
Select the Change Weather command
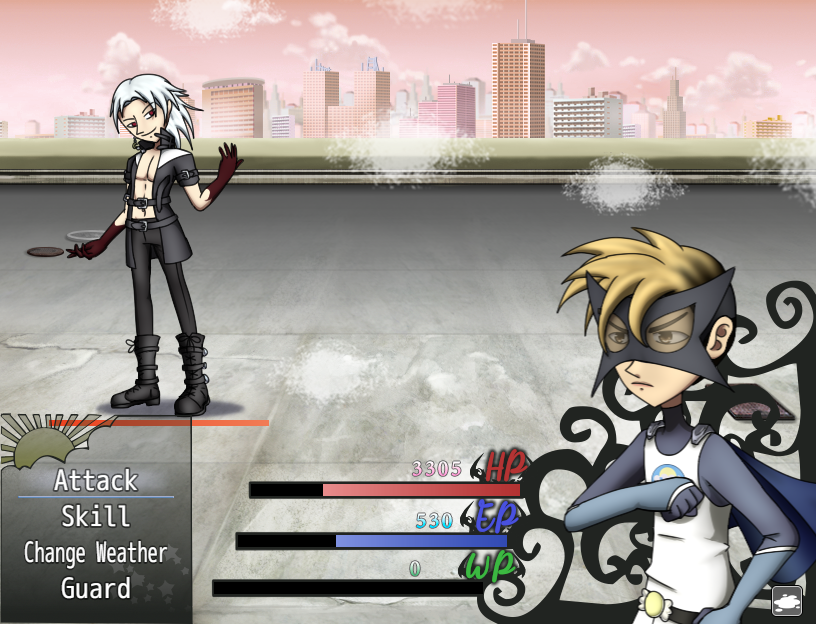pyautogui.click(x=96, y=553)
